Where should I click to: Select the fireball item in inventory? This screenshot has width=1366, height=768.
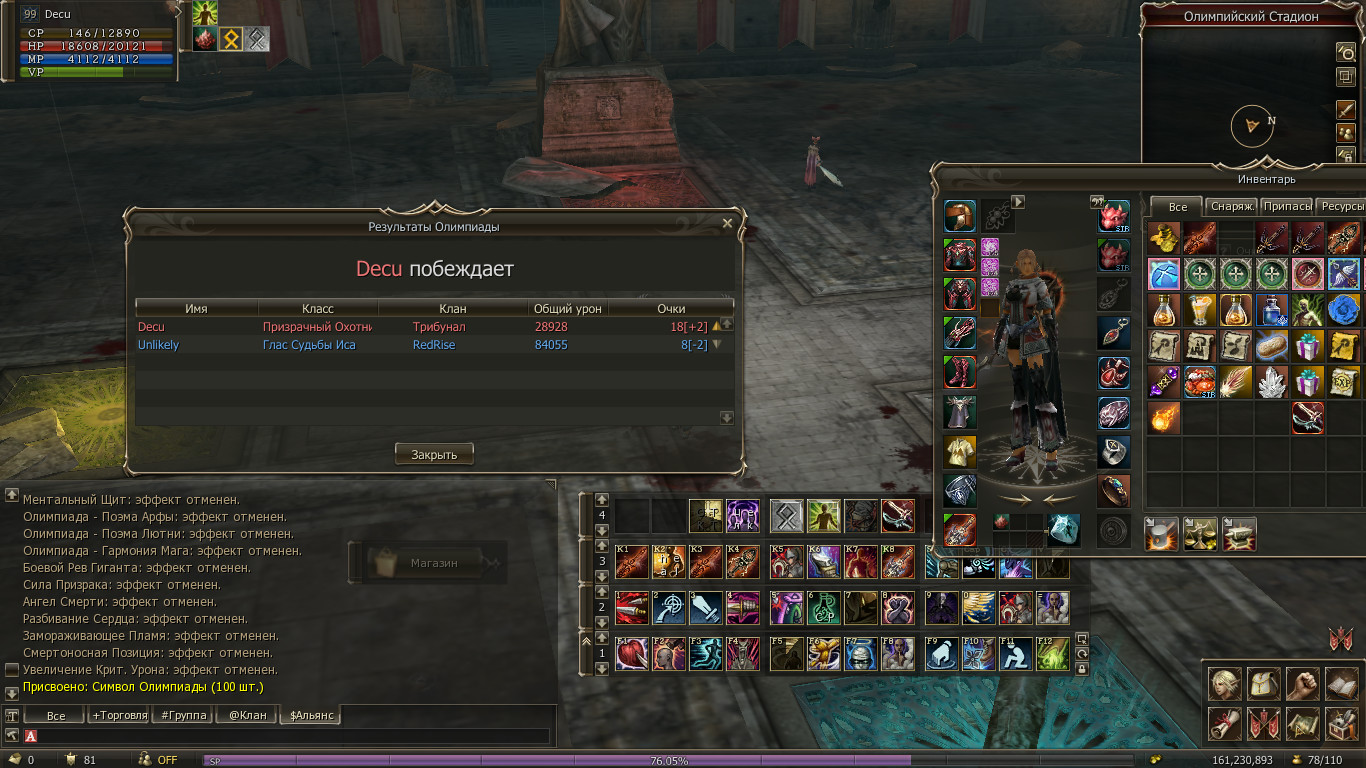pyautogui.click(x=1164, y=417)
